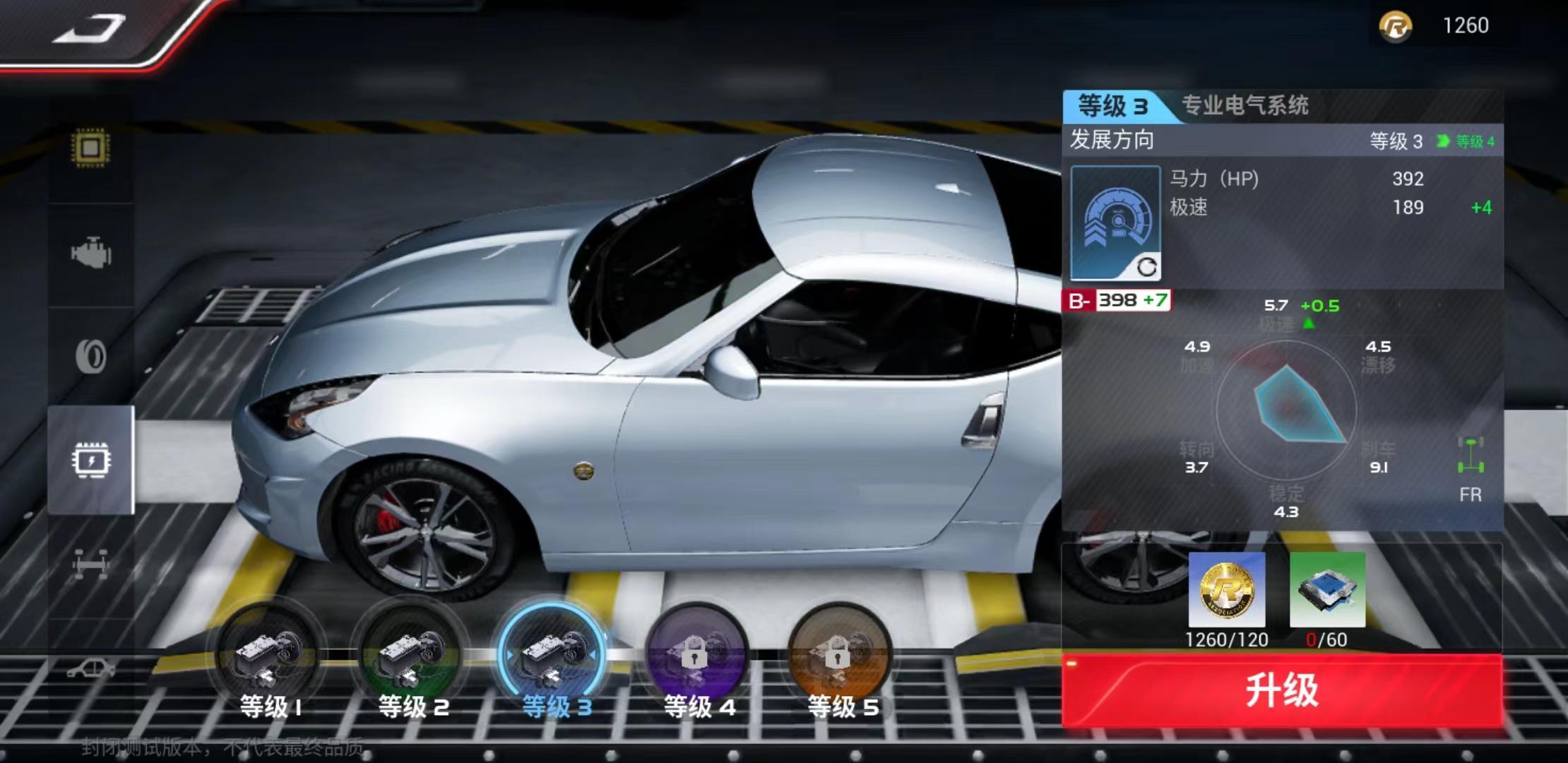Screen dimensions: 1568x763
Task: Choose the highlighted 等级 3 upgrade node
Action: 554,658
